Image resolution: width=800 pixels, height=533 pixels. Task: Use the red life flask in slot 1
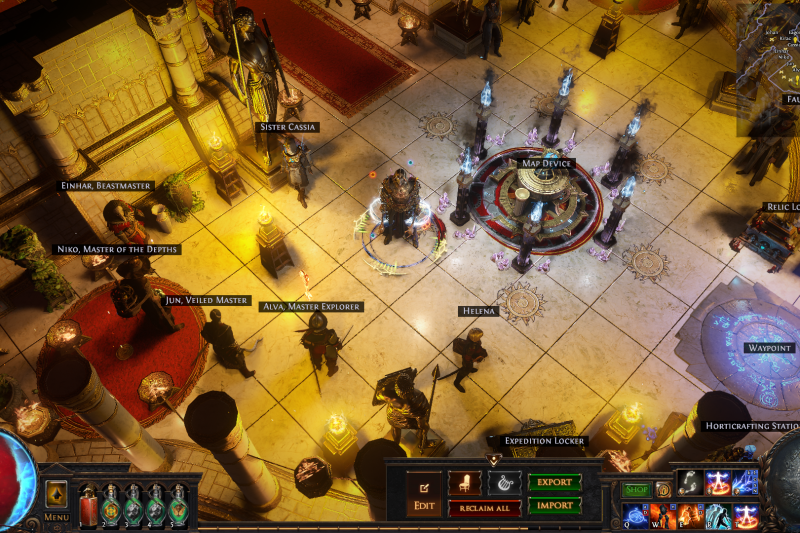coord(88,503)
